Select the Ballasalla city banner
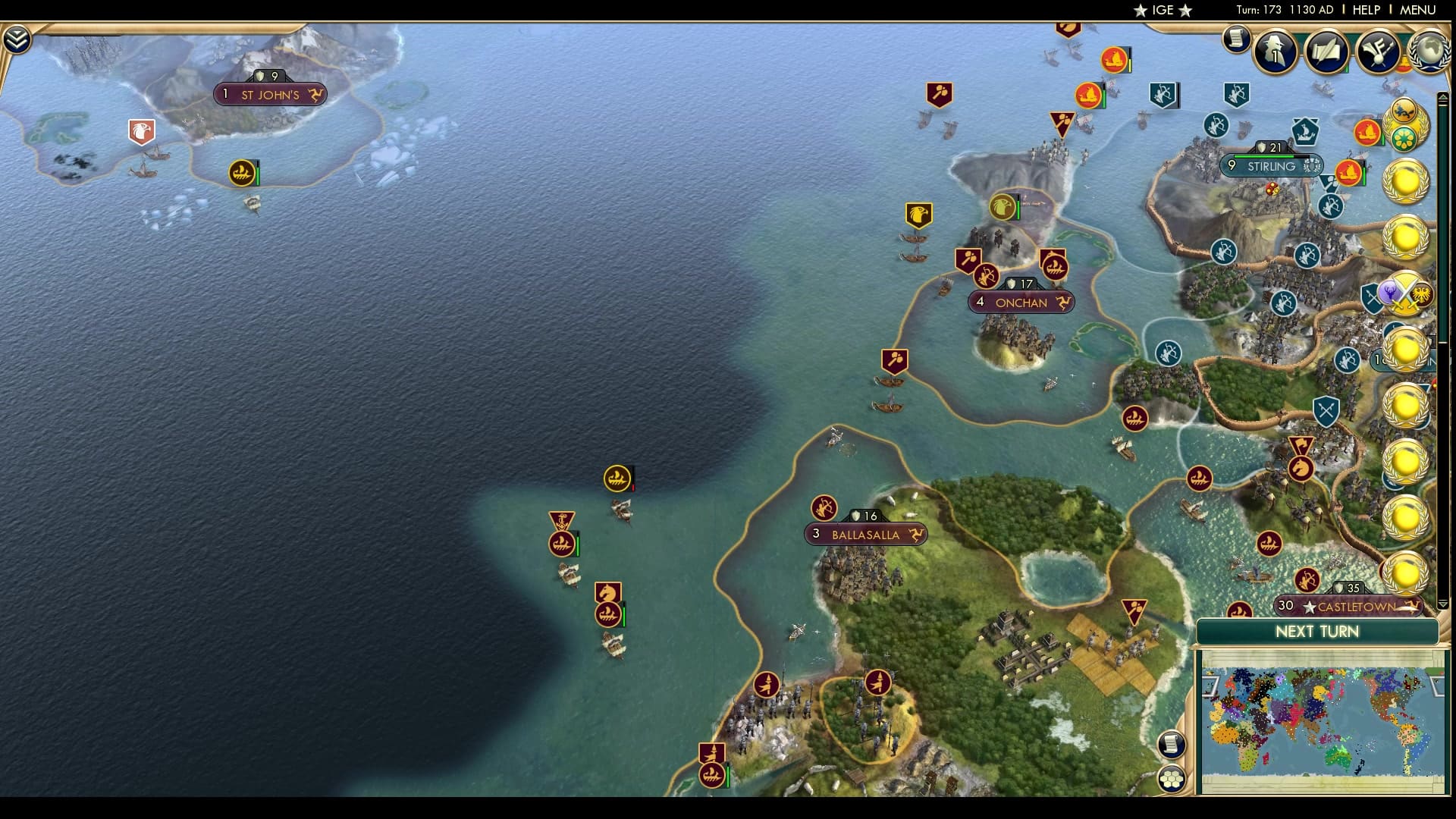The width and height of the screenshot is (1456, 819). click(864, 535)
